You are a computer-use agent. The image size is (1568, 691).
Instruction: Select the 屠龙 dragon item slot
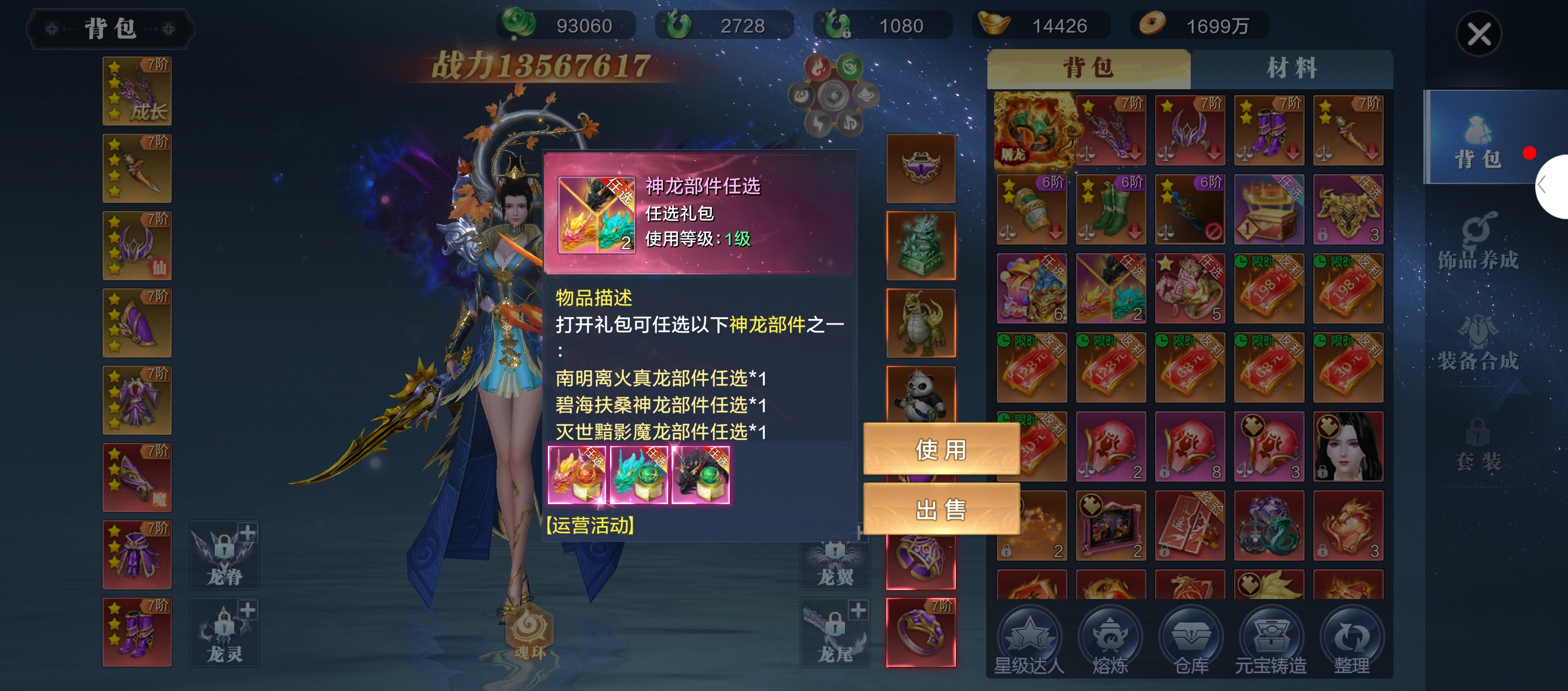pos(1032,131)
